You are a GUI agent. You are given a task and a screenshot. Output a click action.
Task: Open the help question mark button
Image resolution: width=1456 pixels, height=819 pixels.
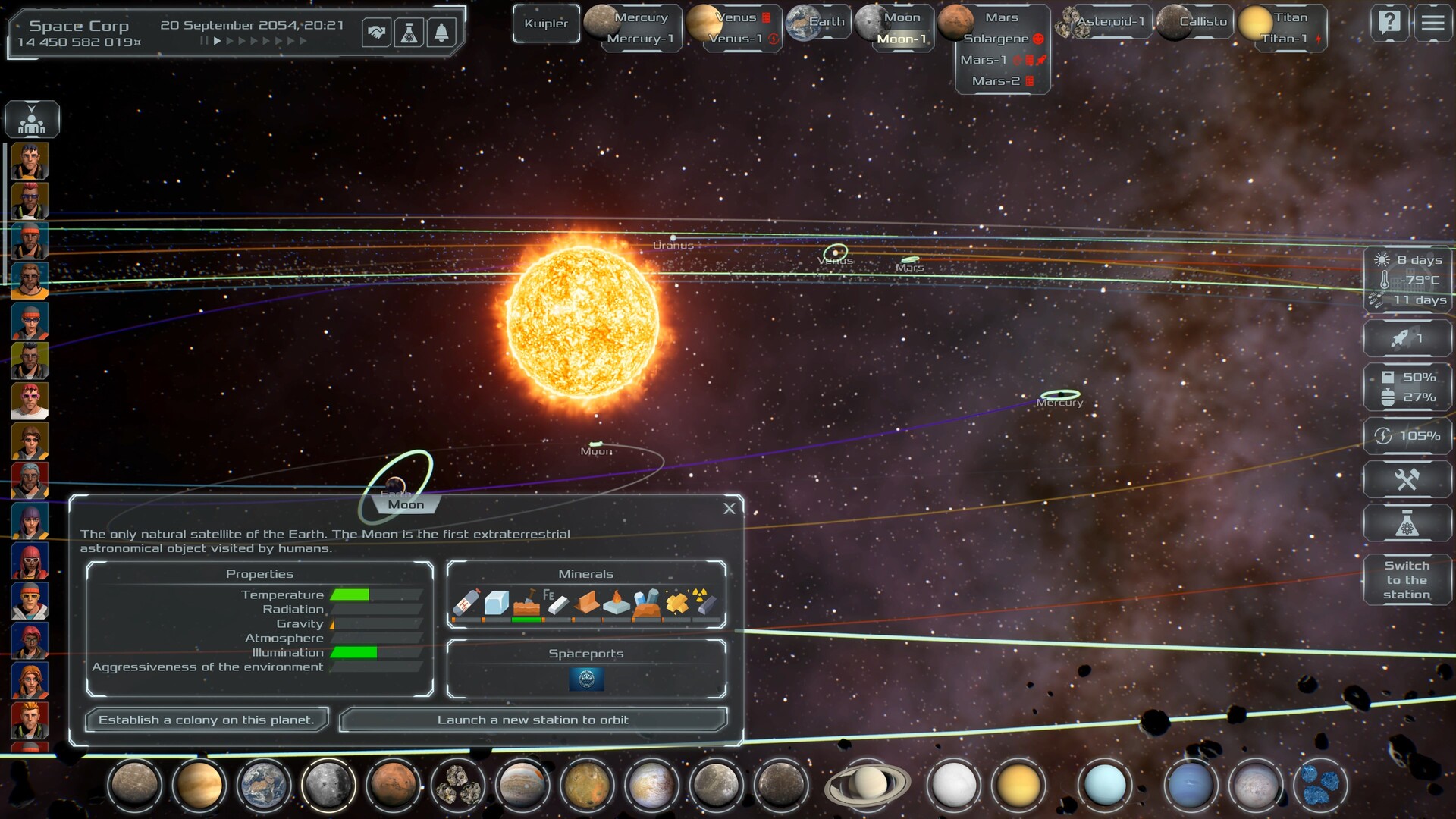click(x=1389, y=23)
